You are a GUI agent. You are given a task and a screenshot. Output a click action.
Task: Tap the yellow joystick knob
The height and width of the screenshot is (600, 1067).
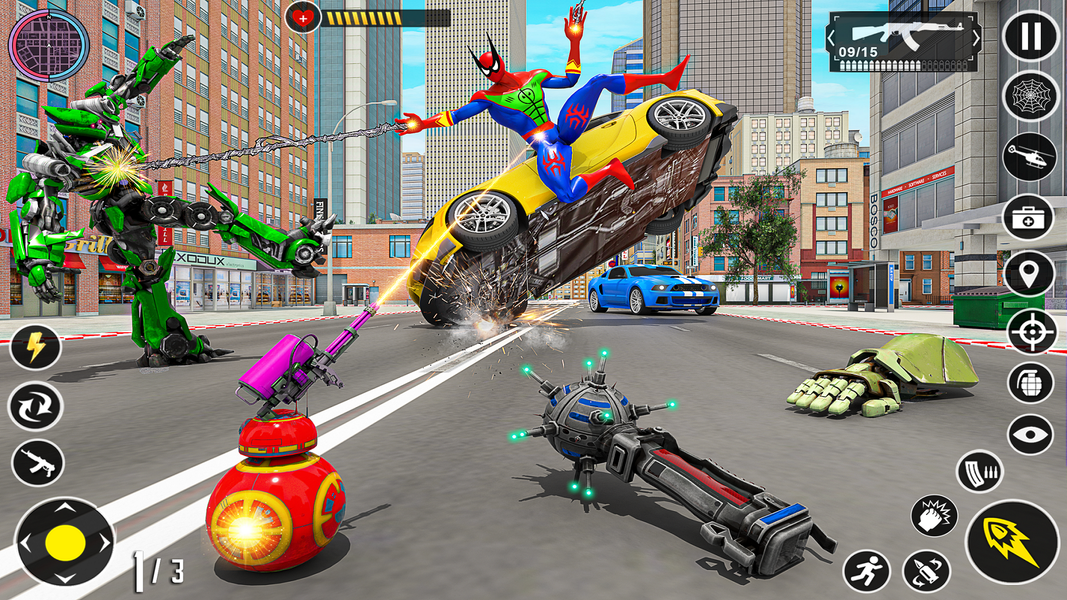coord(66,542)
